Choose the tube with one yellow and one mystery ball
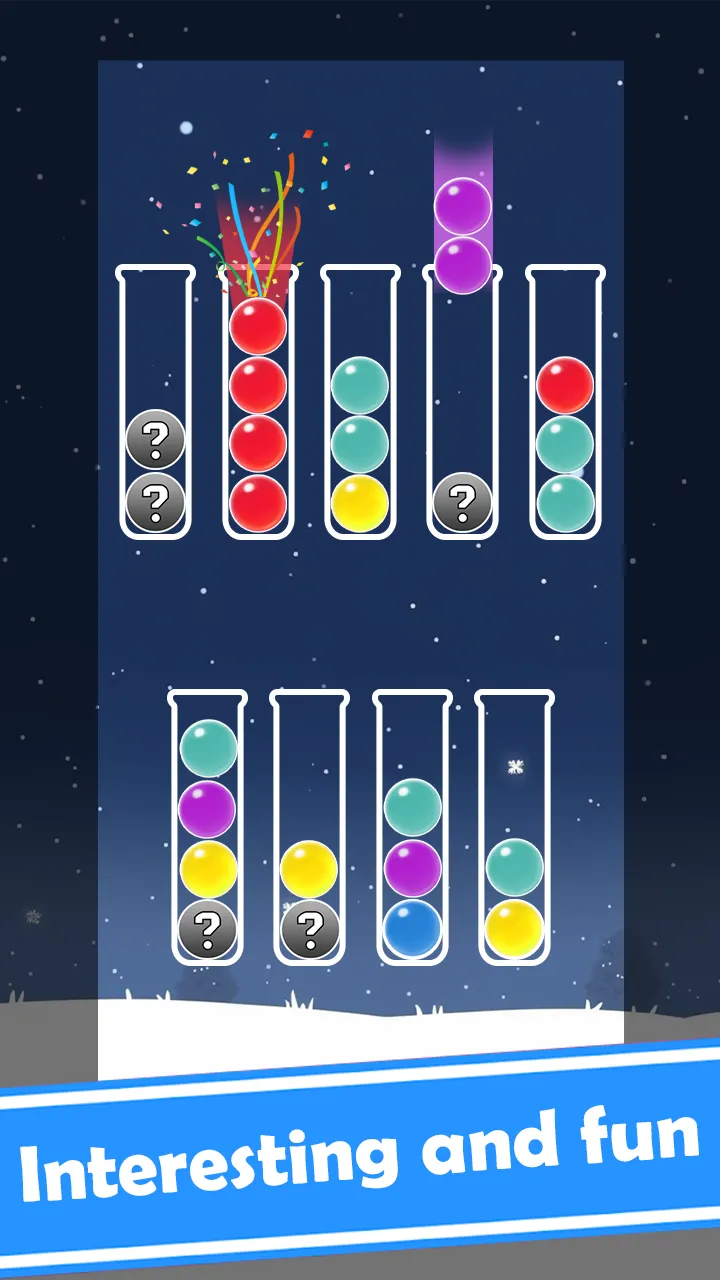 [x=310, y=827]
